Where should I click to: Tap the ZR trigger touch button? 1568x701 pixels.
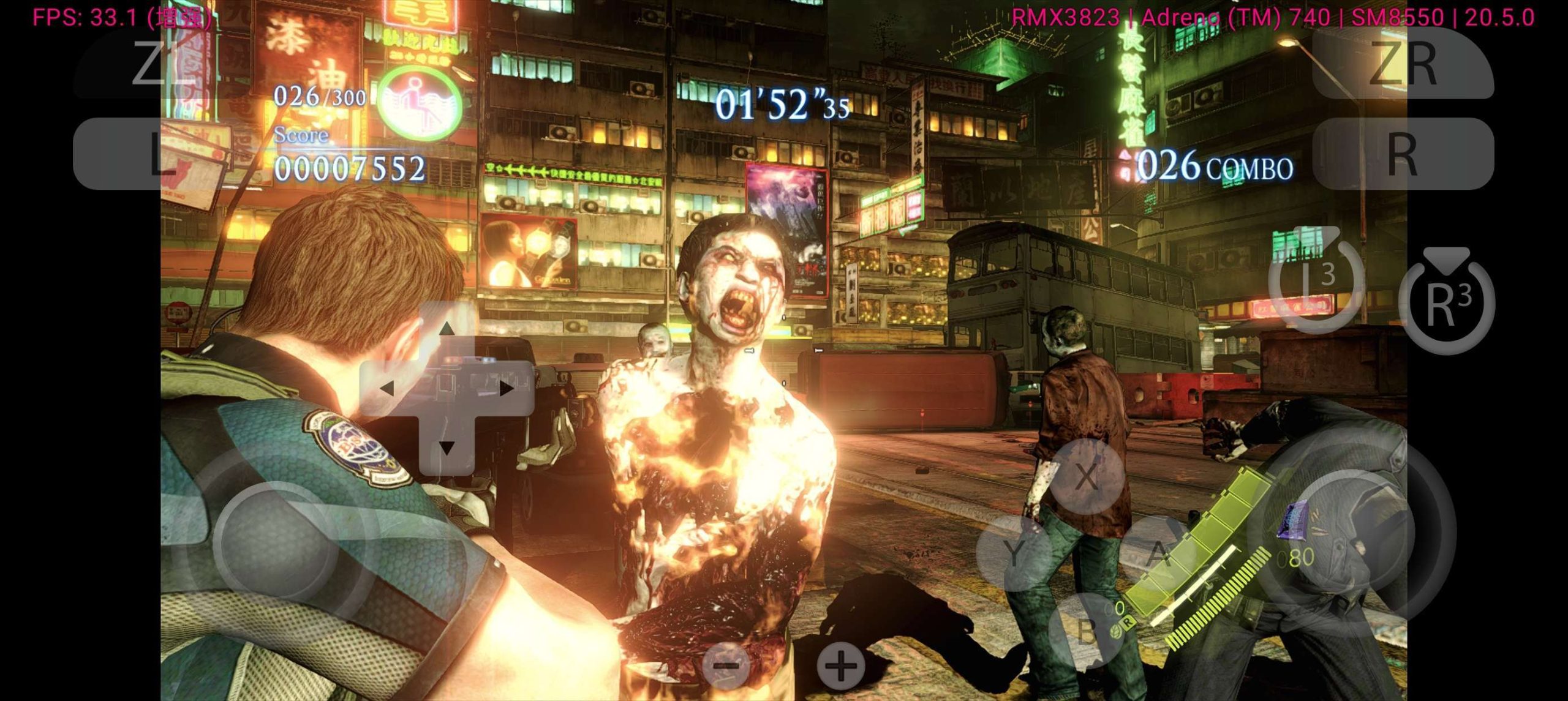click(1403, 62)
